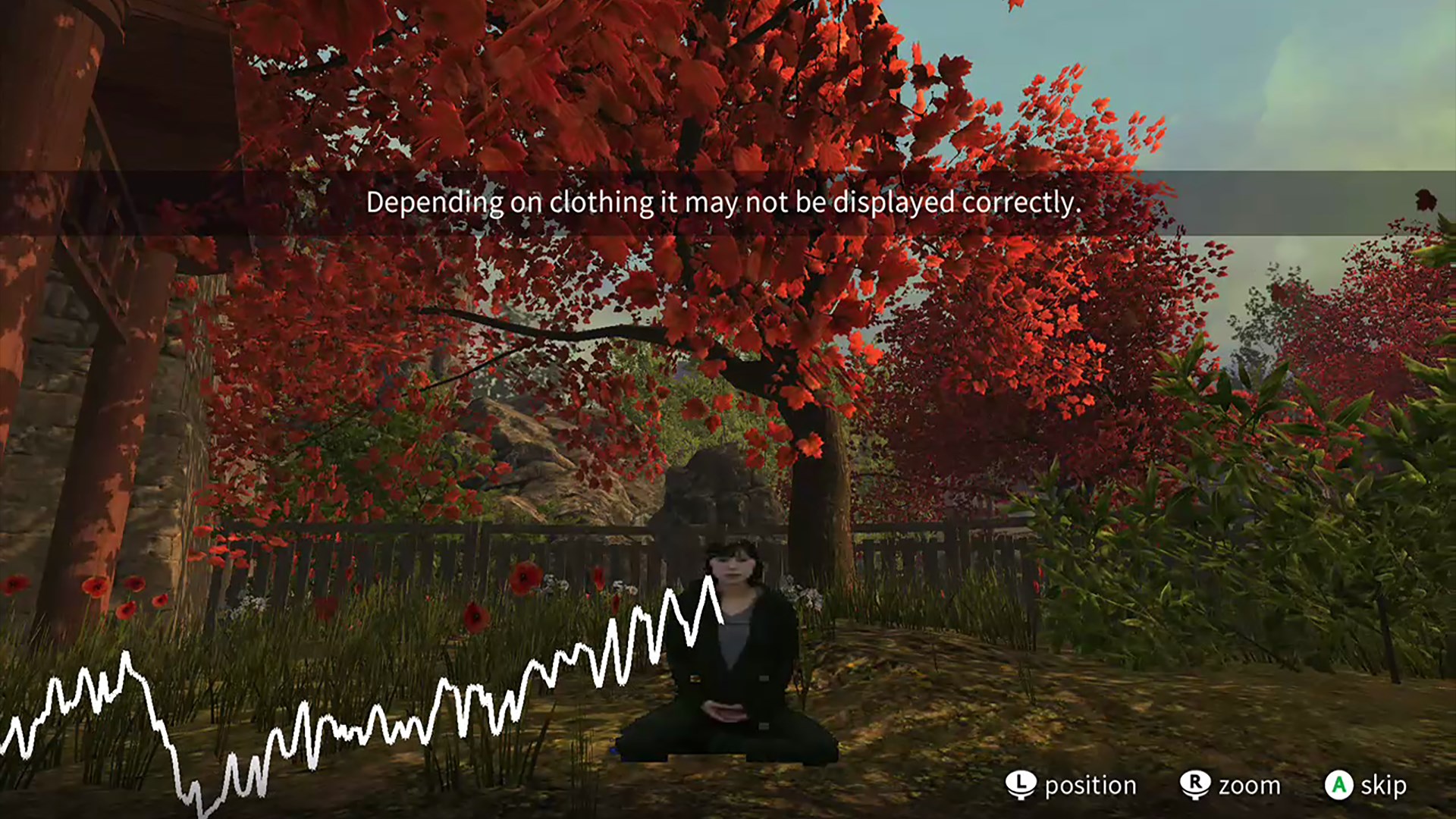1456x819 pixels.
Task: Click the zoom label text
Action: click(x=1250, y=785)
